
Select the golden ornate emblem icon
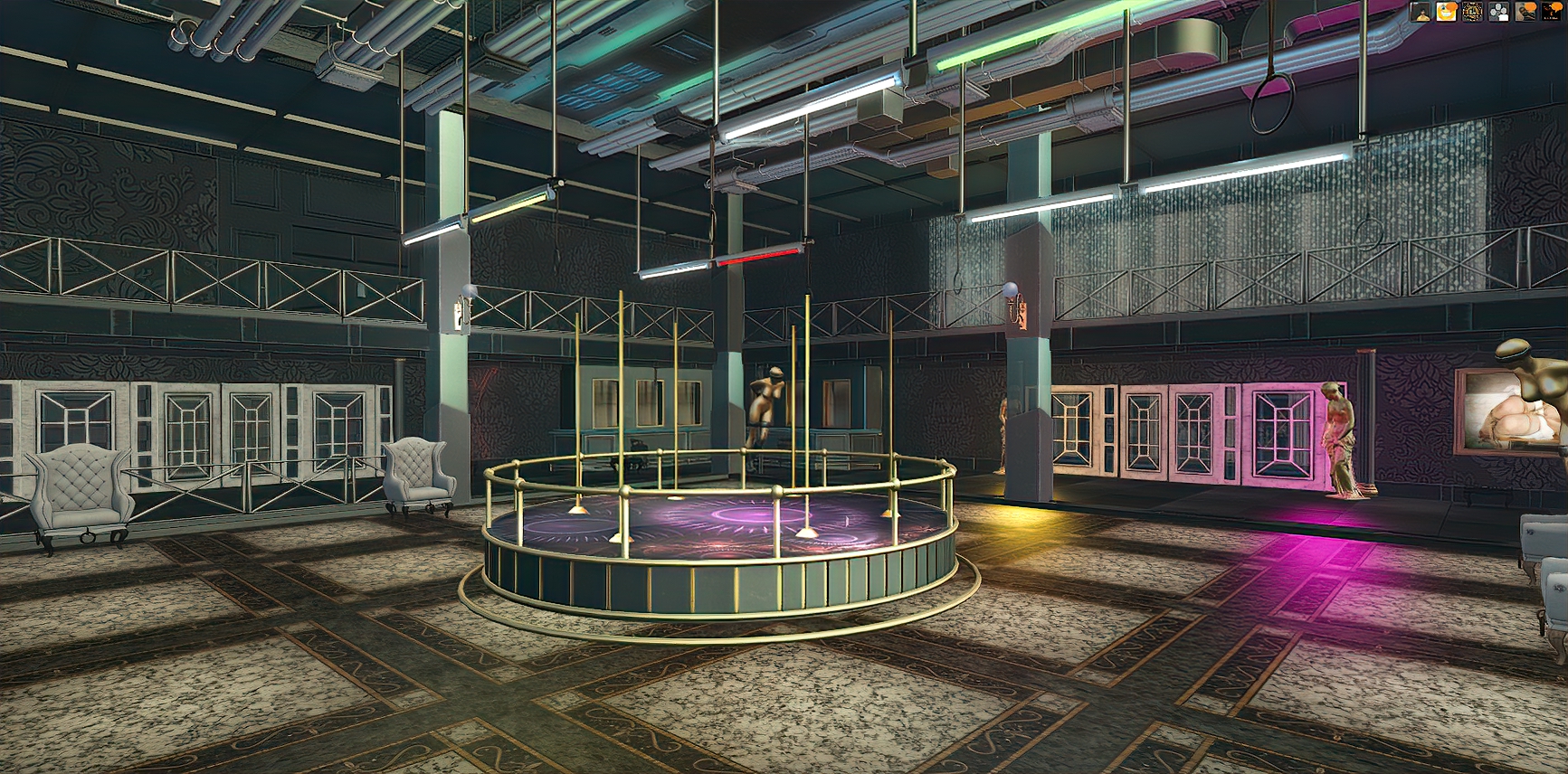tap(1473, 12)
